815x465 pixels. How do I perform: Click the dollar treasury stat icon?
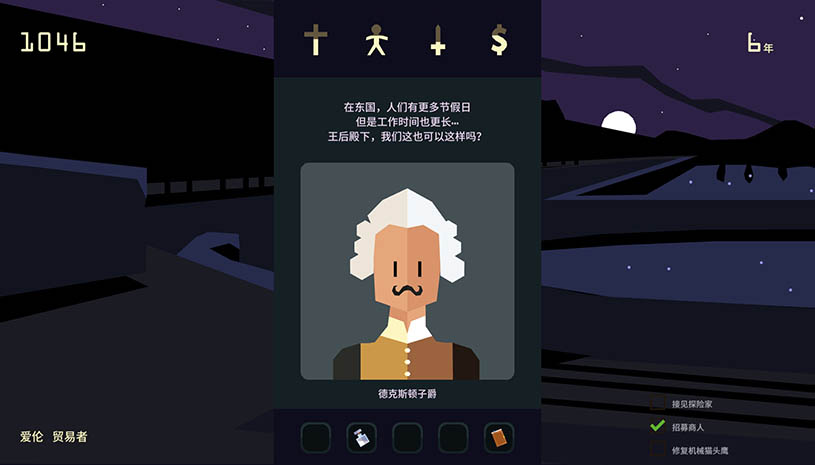coord(498,41)
